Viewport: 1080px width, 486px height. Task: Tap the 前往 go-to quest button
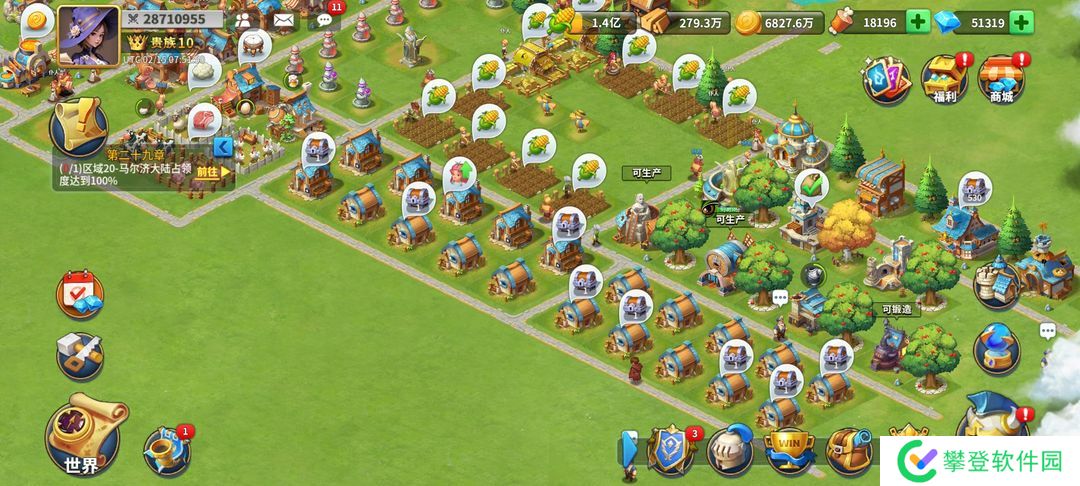coord(211,171)
